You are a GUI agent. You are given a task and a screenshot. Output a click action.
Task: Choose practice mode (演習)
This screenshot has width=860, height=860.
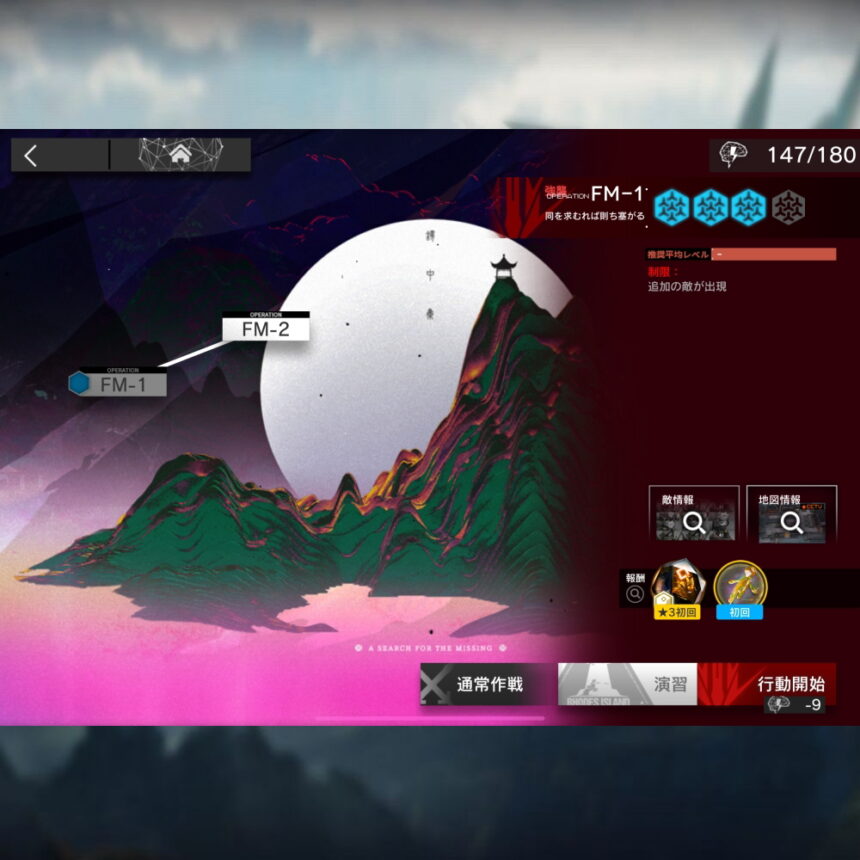tap(628, 684)
